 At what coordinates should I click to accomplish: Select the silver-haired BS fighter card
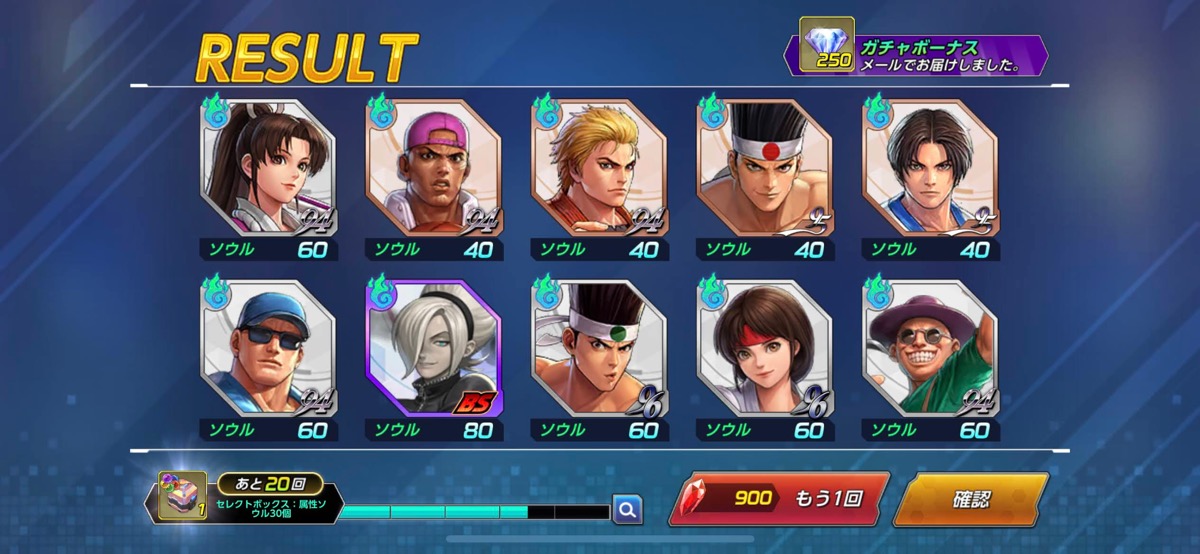(x=434, y=348)
